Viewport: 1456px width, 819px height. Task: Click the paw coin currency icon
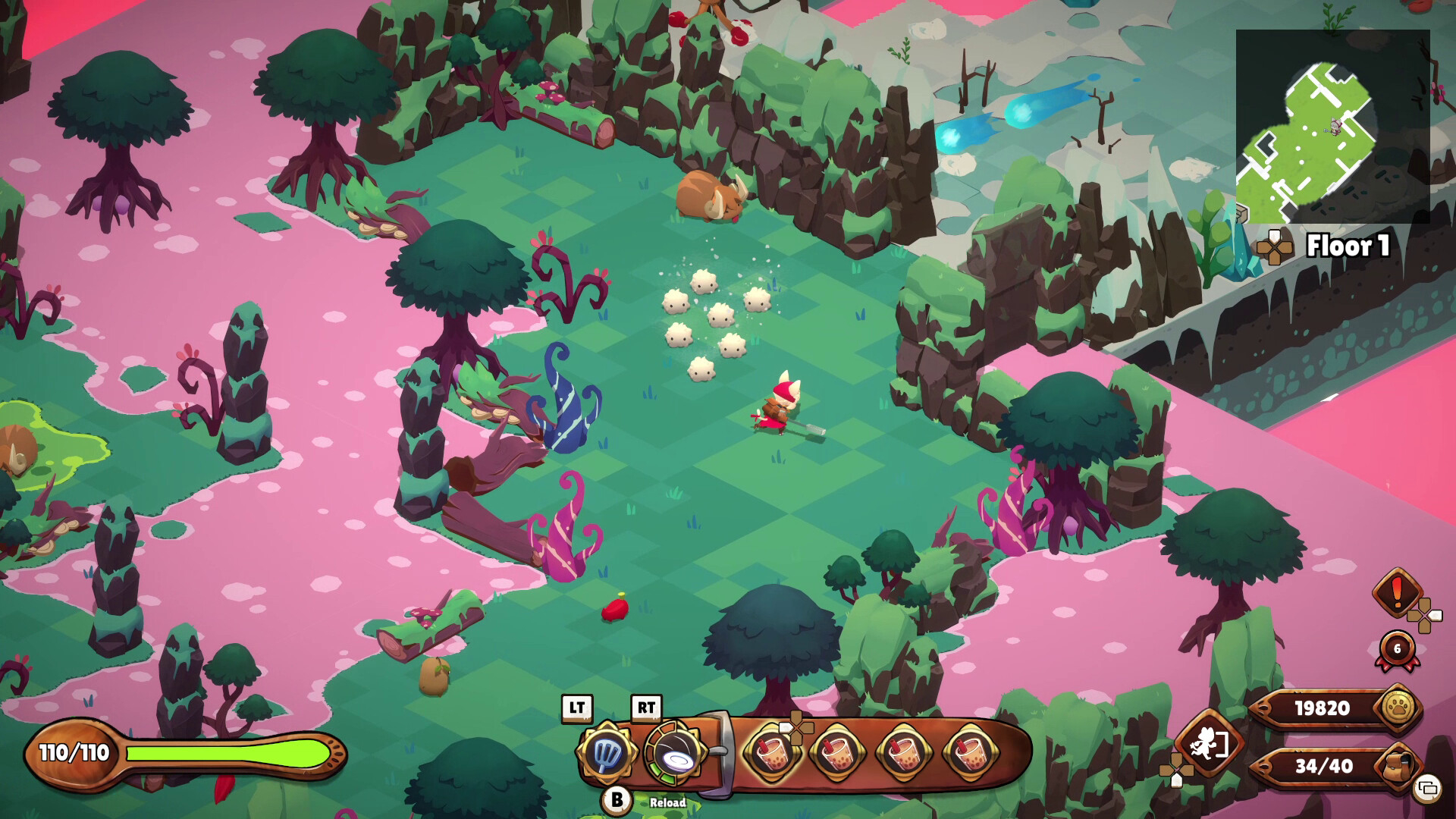tap(1398, 708)
